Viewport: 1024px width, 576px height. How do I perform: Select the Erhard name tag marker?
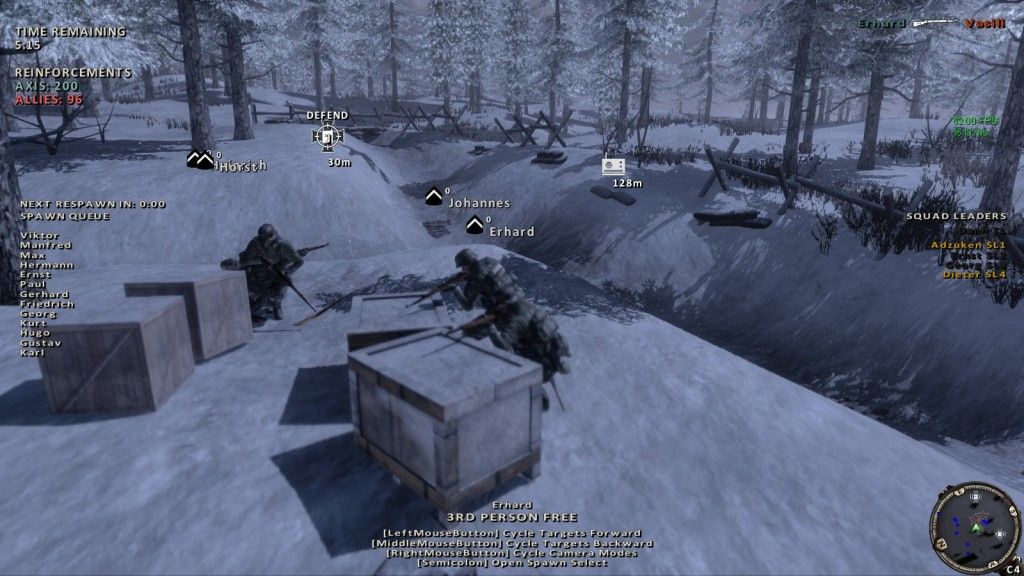coord(511,231)
